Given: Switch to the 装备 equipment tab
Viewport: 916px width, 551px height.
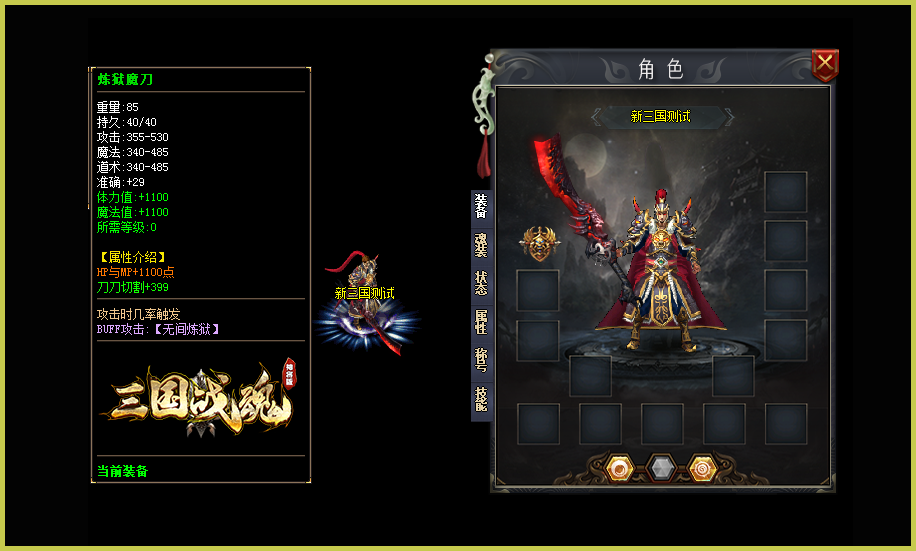Looking at the screenshot, I should [481, 206].
